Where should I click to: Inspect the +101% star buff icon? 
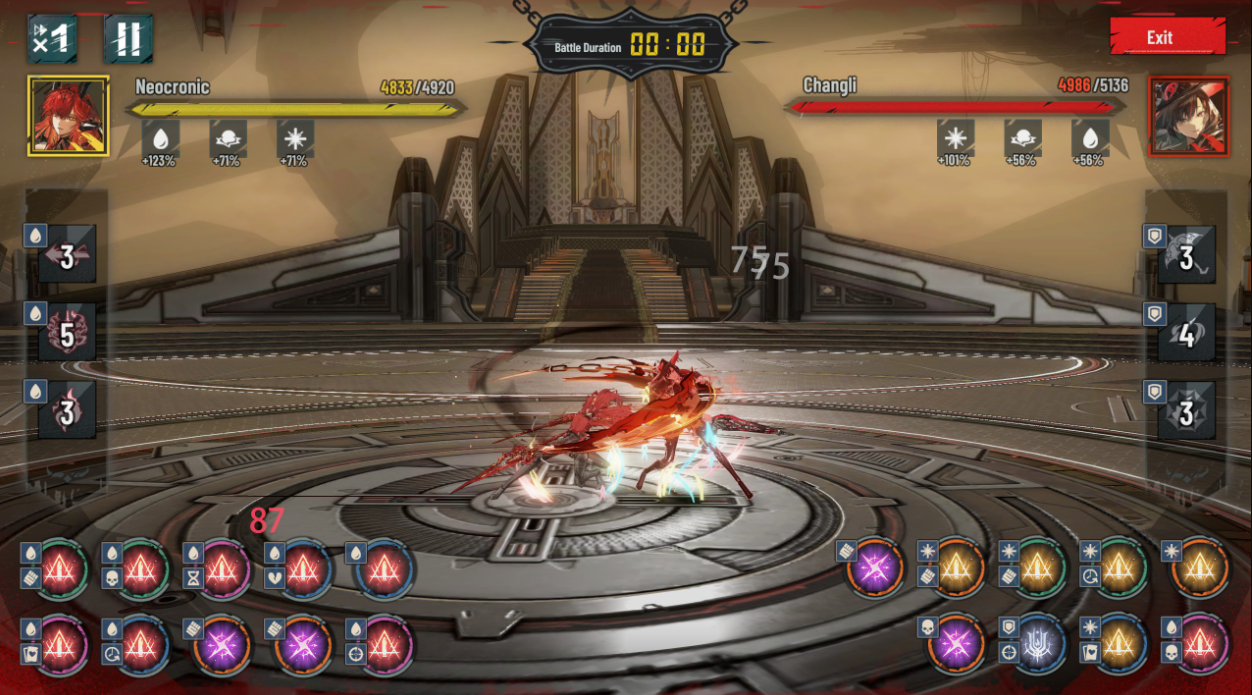point(956,139)
